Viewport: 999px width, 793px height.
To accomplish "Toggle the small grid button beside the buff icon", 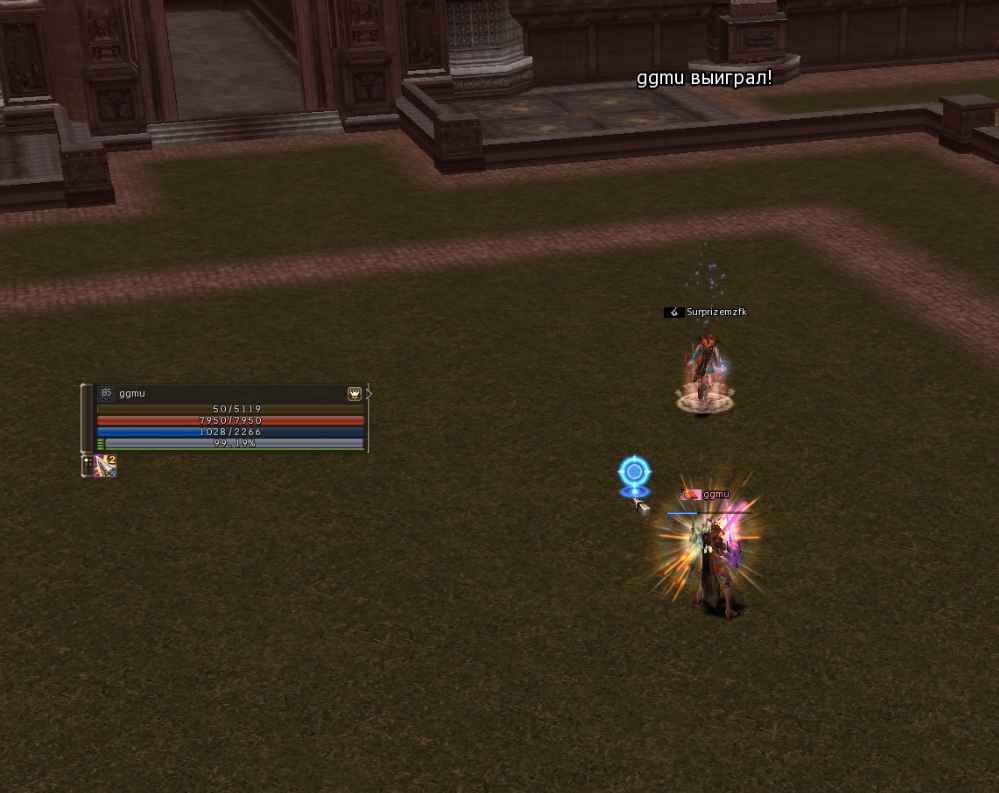I will 86,461.
